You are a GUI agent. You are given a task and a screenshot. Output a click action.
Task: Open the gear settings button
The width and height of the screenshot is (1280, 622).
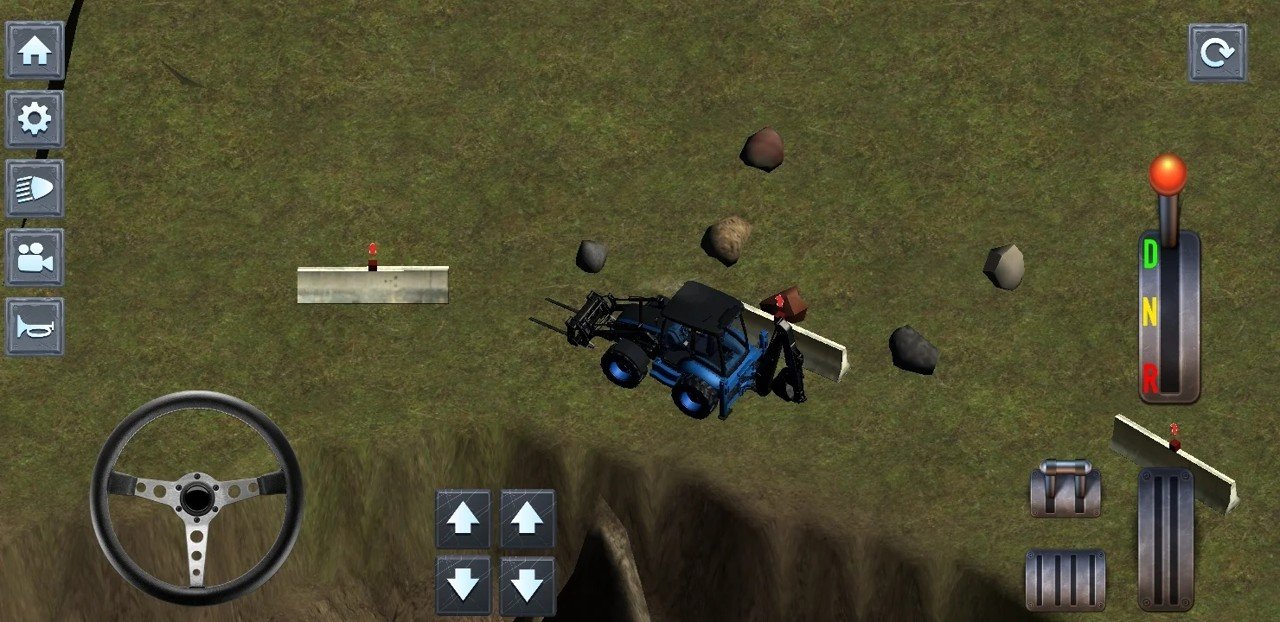point(35,120)
